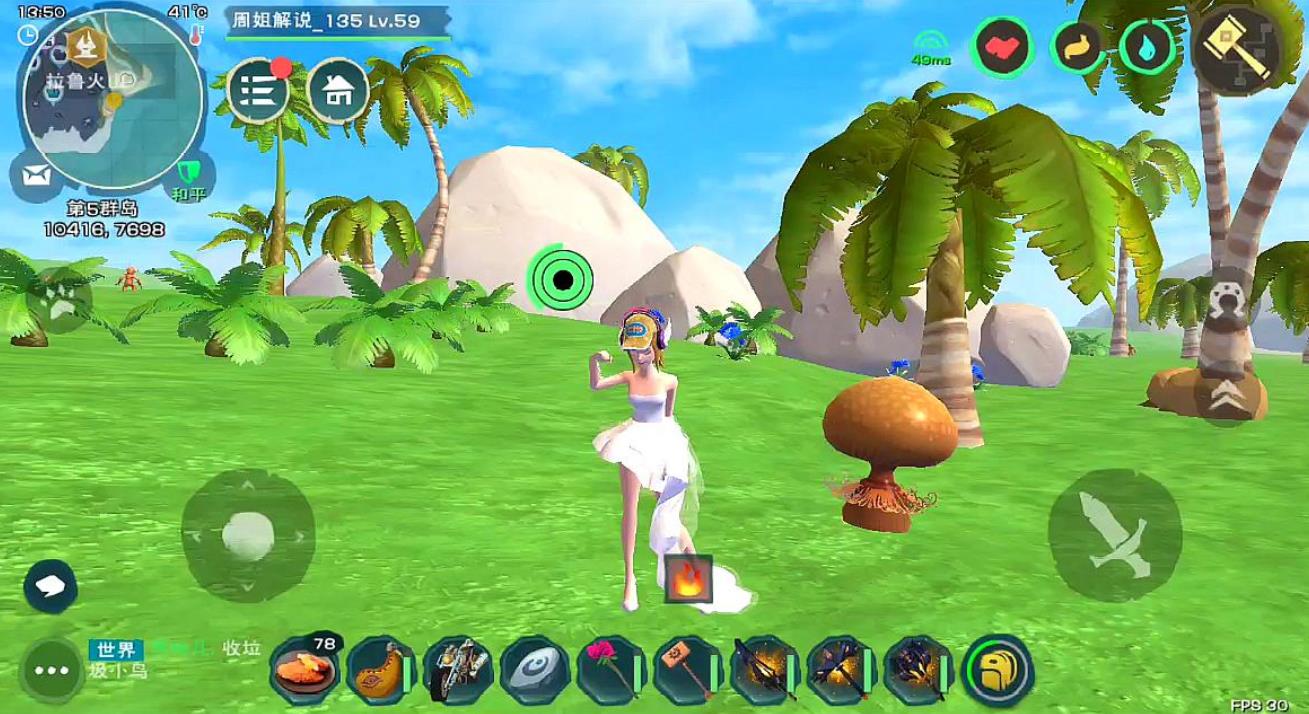Select the motorcycle hotbar slot

coord(457,668)
